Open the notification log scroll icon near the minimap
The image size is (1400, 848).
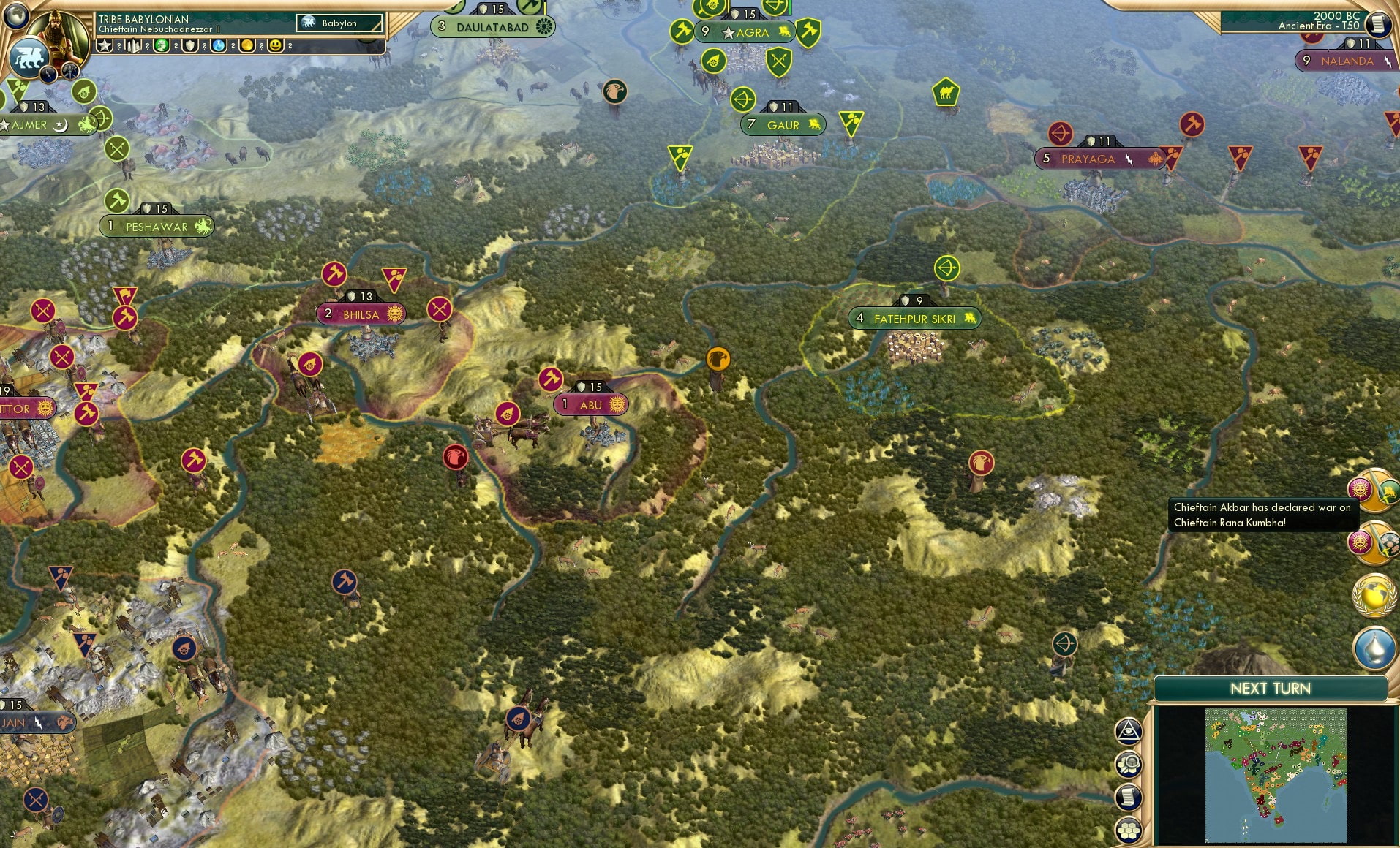(1126, 798)
